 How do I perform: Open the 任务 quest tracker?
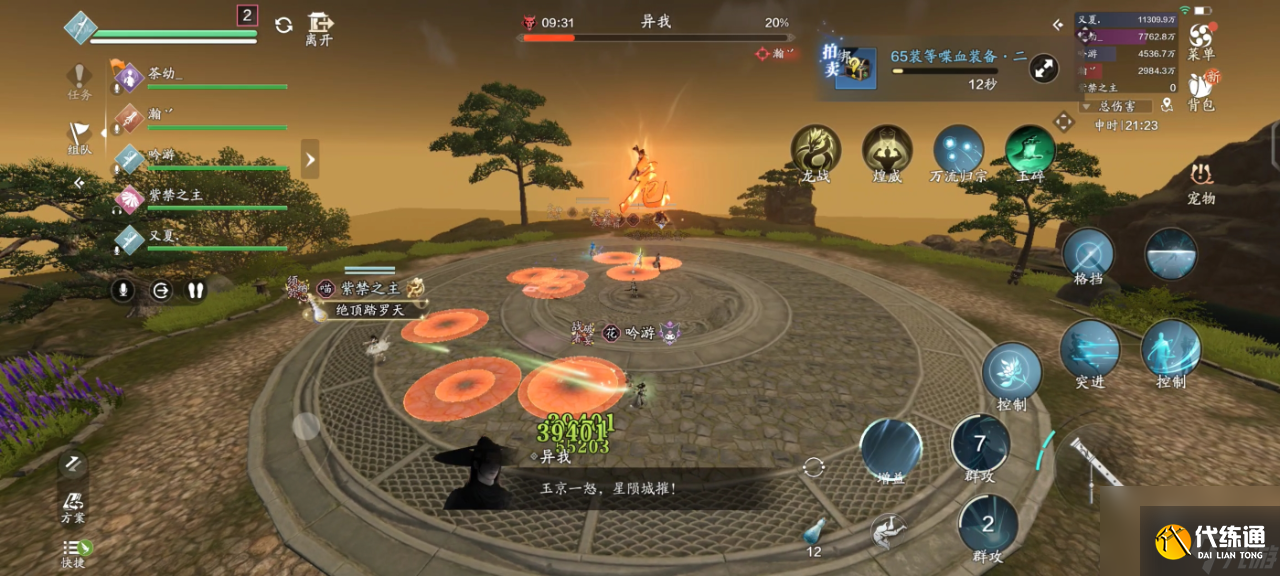pyautogui.click(x=80, y=80)
